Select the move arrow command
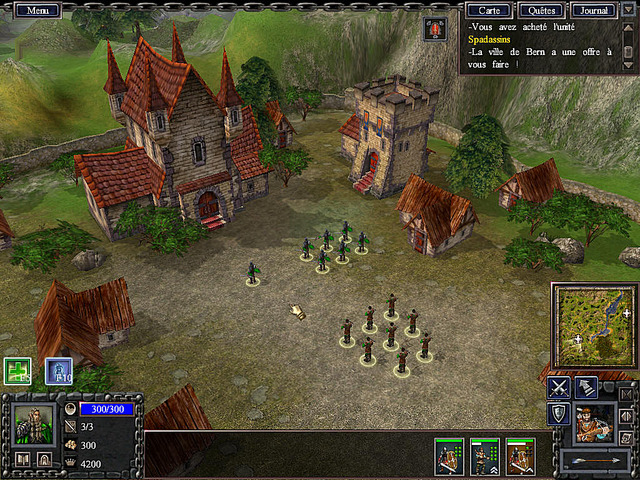 click(x=587, y=387)
